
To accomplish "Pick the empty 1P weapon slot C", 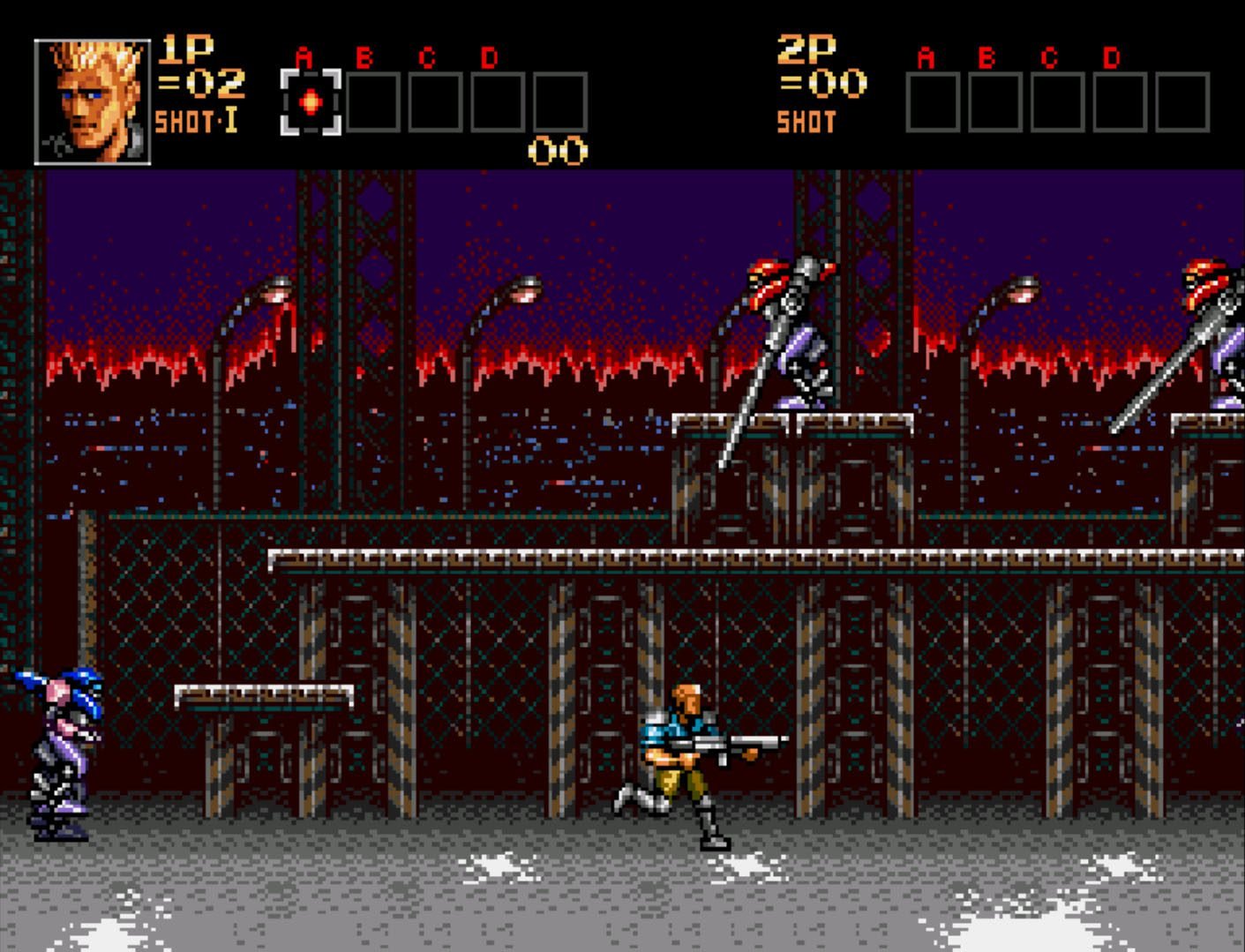I will pyautogui.click(x=435, y=102).
